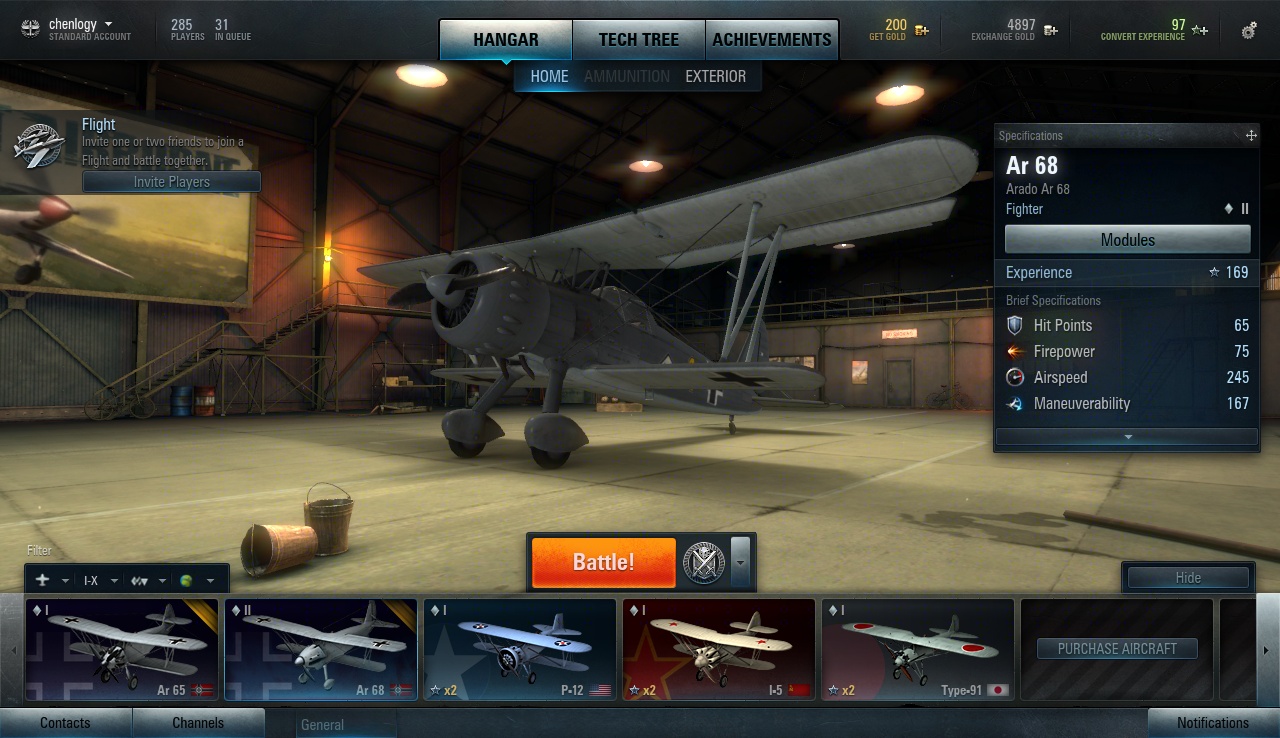Image resolution: width=1280 pixels, height=738 pixels.
Task: Open the settings gear icon
Action: [x=1249, y=31]
